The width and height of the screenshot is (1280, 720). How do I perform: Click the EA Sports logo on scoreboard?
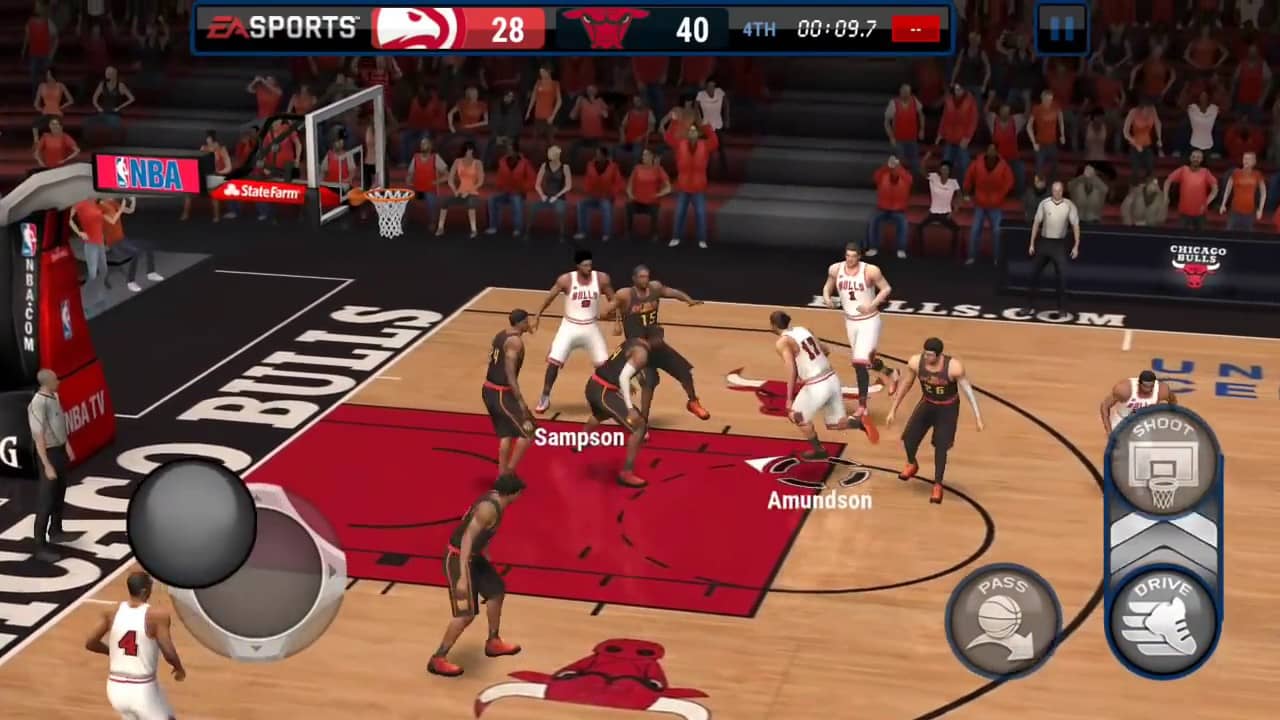click(282, 27)
